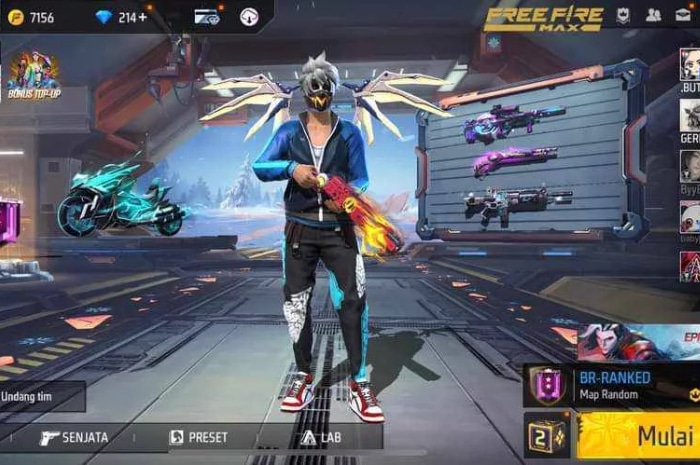Click the cloud download icon

point(249,17)
